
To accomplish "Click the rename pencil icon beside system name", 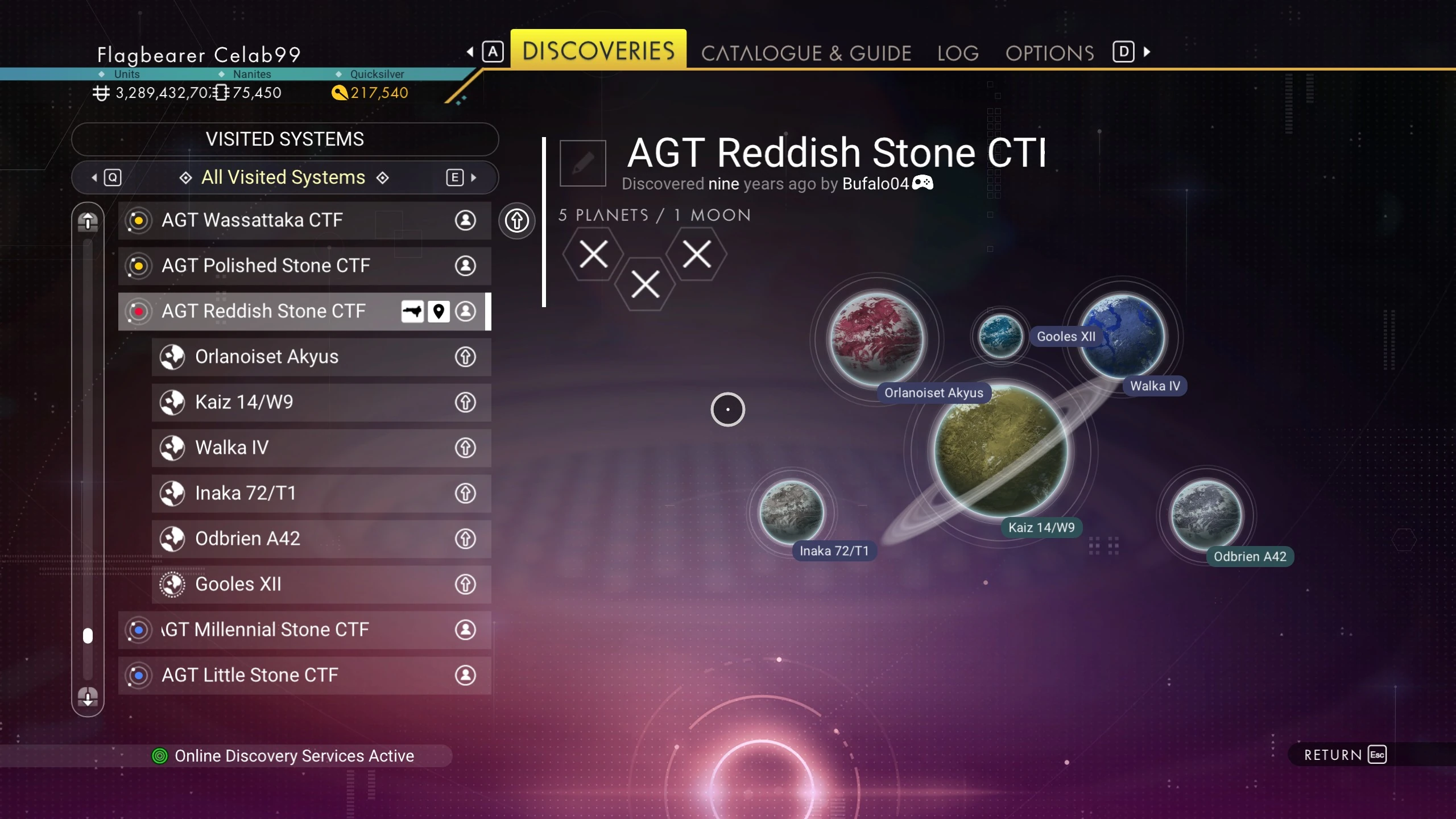I will click(582, 163).
